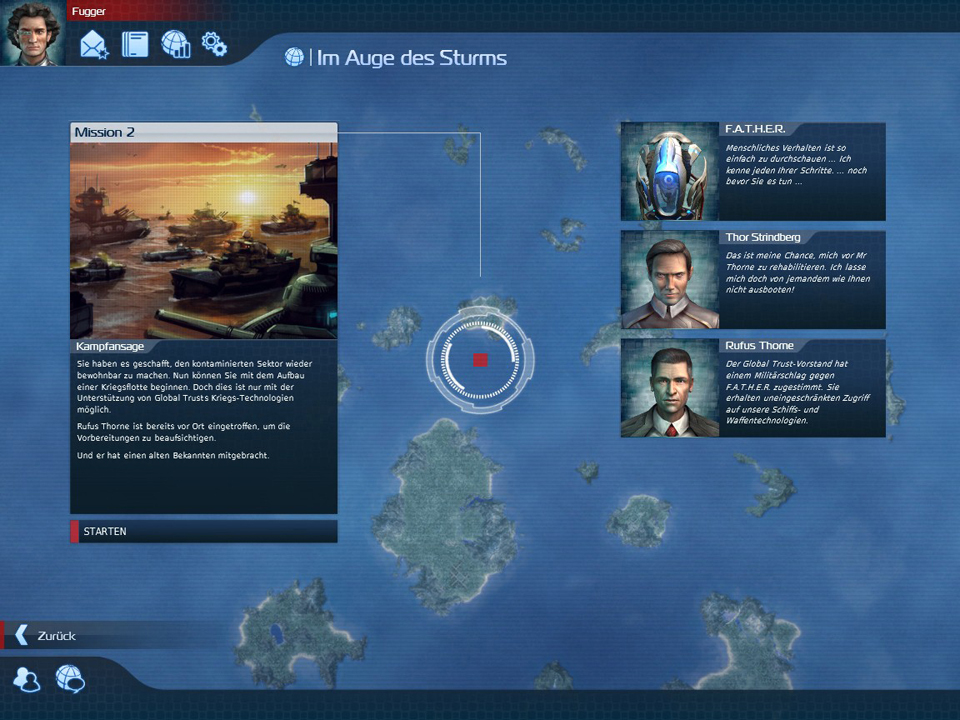The image size is (960, 720).
Task: Open the logbook icon in the top bar
Action: click(x=135, y=45)
